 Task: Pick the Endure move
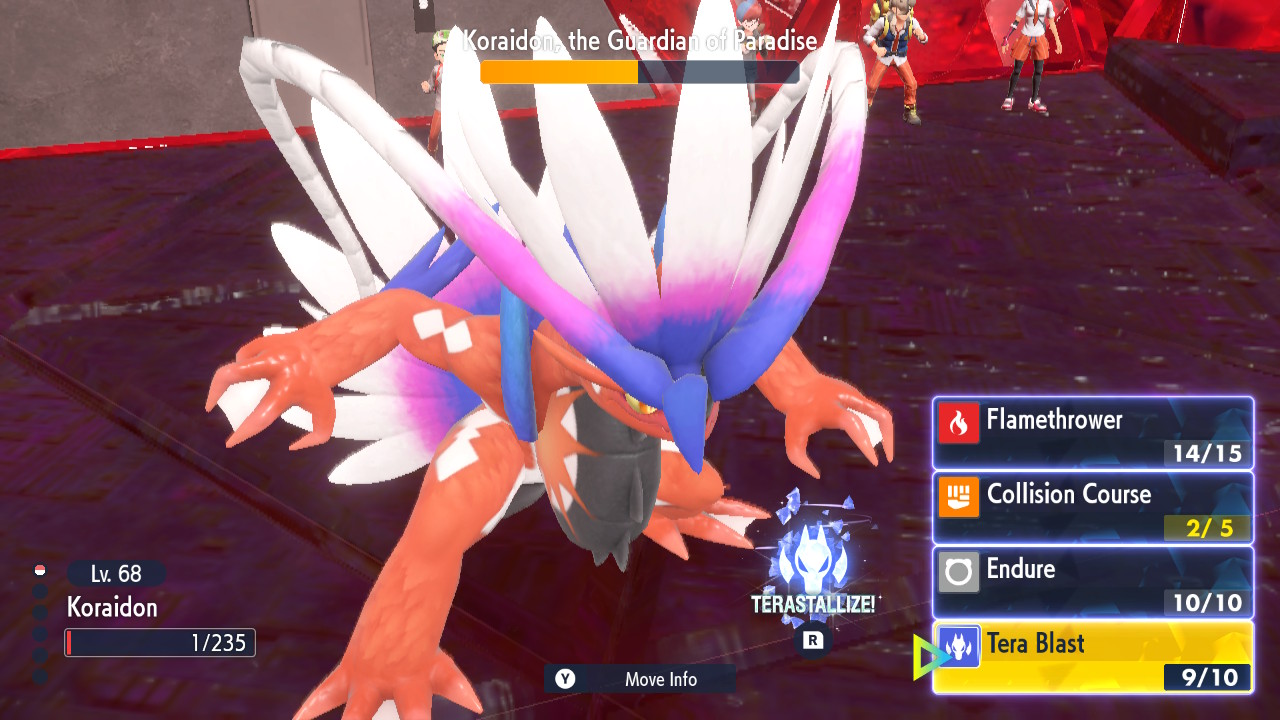tap(1092, 581)
